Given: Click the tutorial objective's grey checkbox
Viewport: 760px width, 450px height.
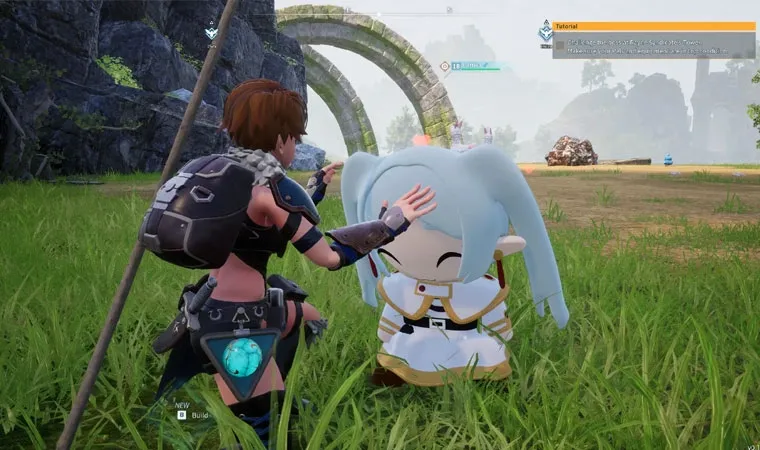Looking at the screenshot, I should tap(558, 45).
